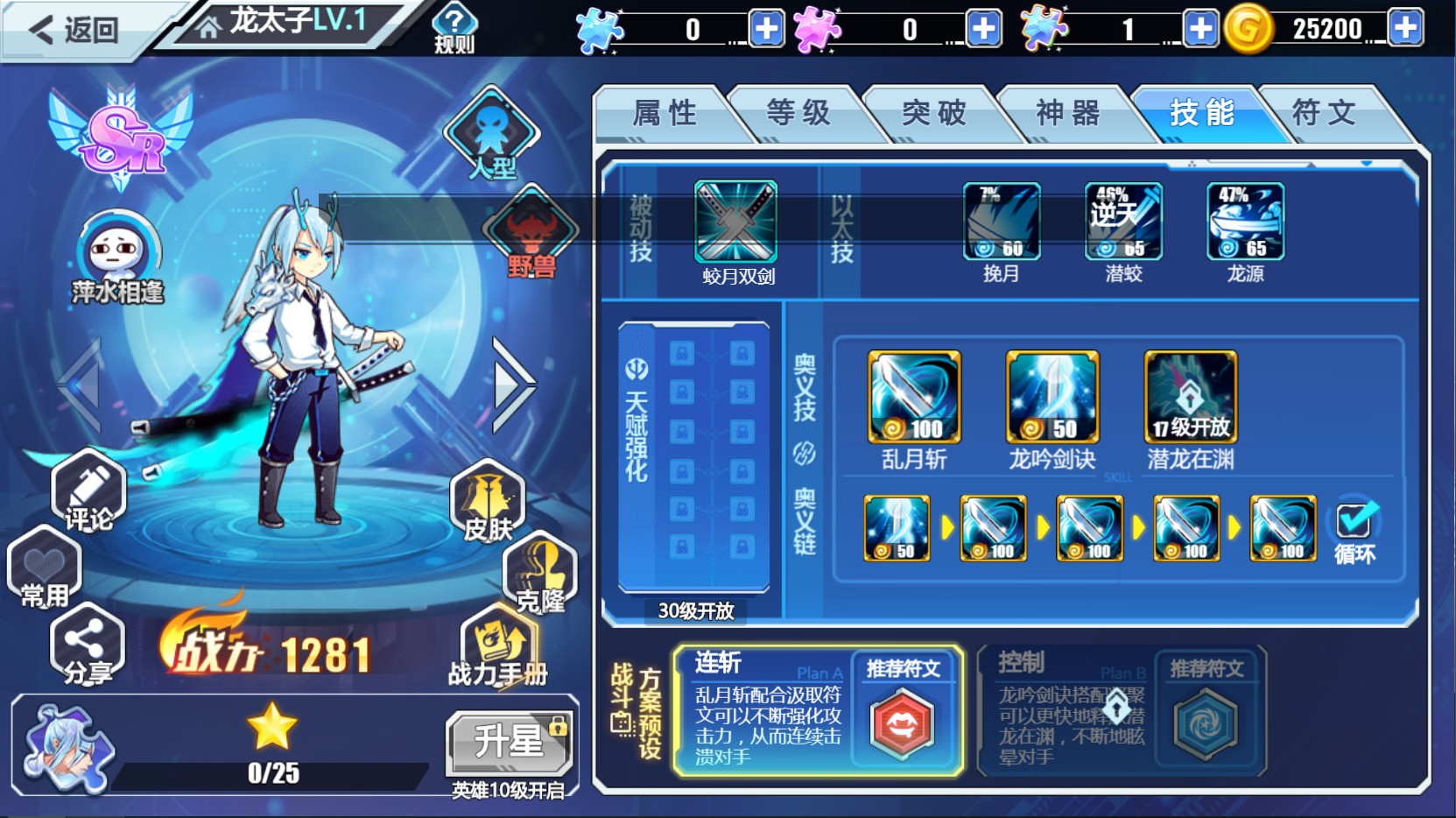Go back with the 返回 button
1456x818 pixels.
coord(74,30)
